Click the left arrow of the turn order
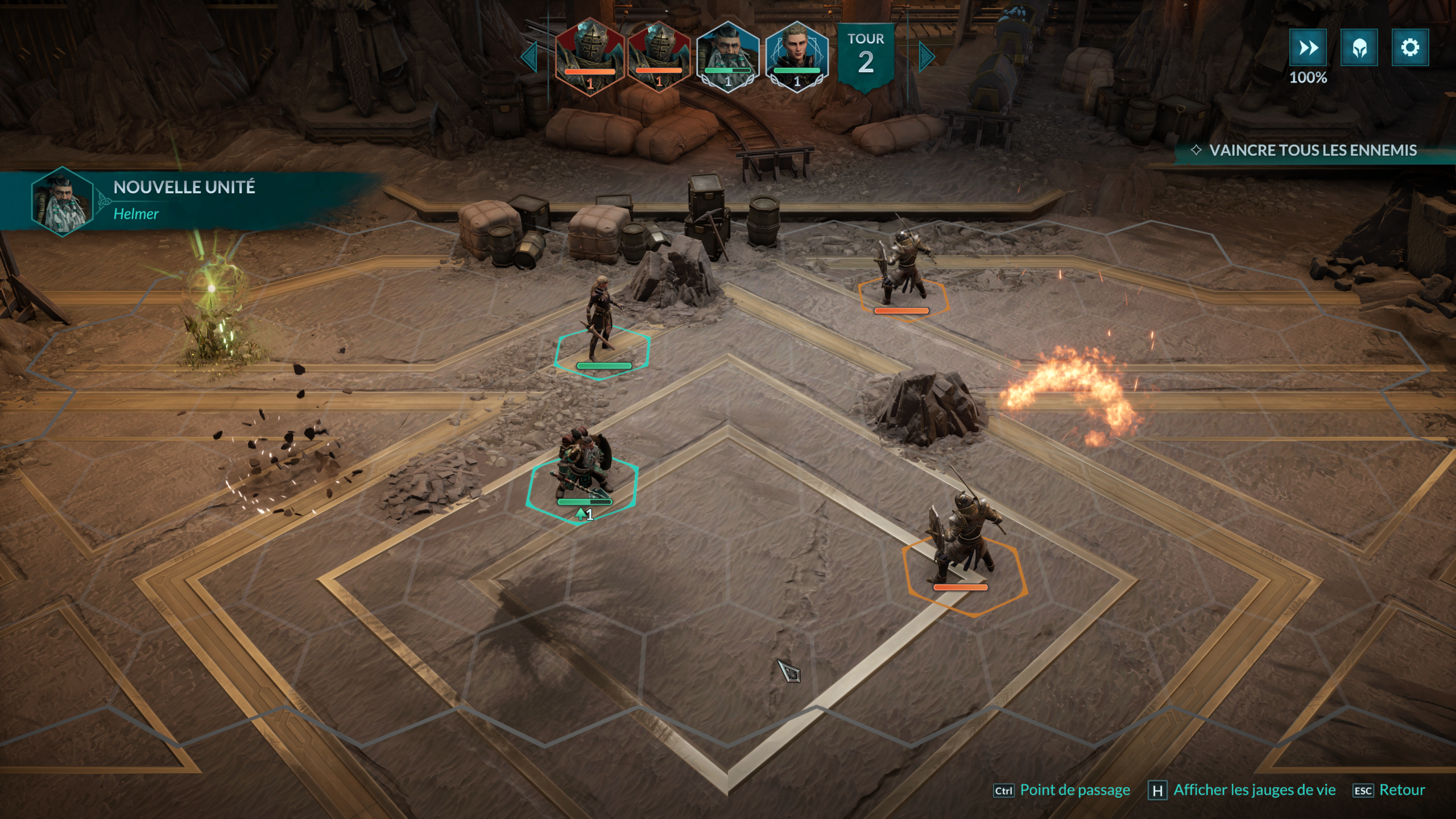The width and height of the screenshot is (1456, 819). tap(530, 56)
